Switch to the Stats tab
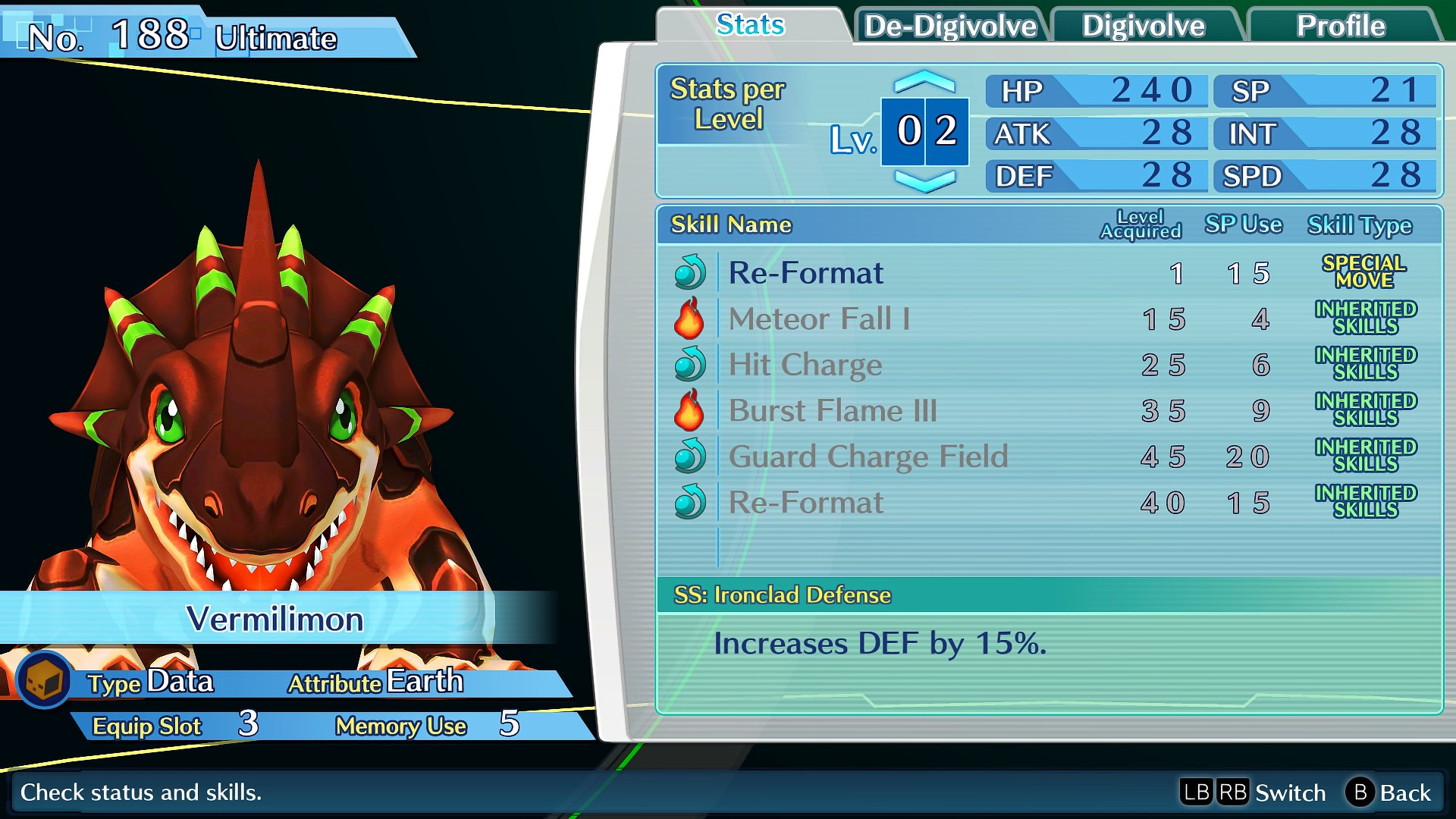The height and width of the screenshot is (819, 1456). (x=750, y=25)
